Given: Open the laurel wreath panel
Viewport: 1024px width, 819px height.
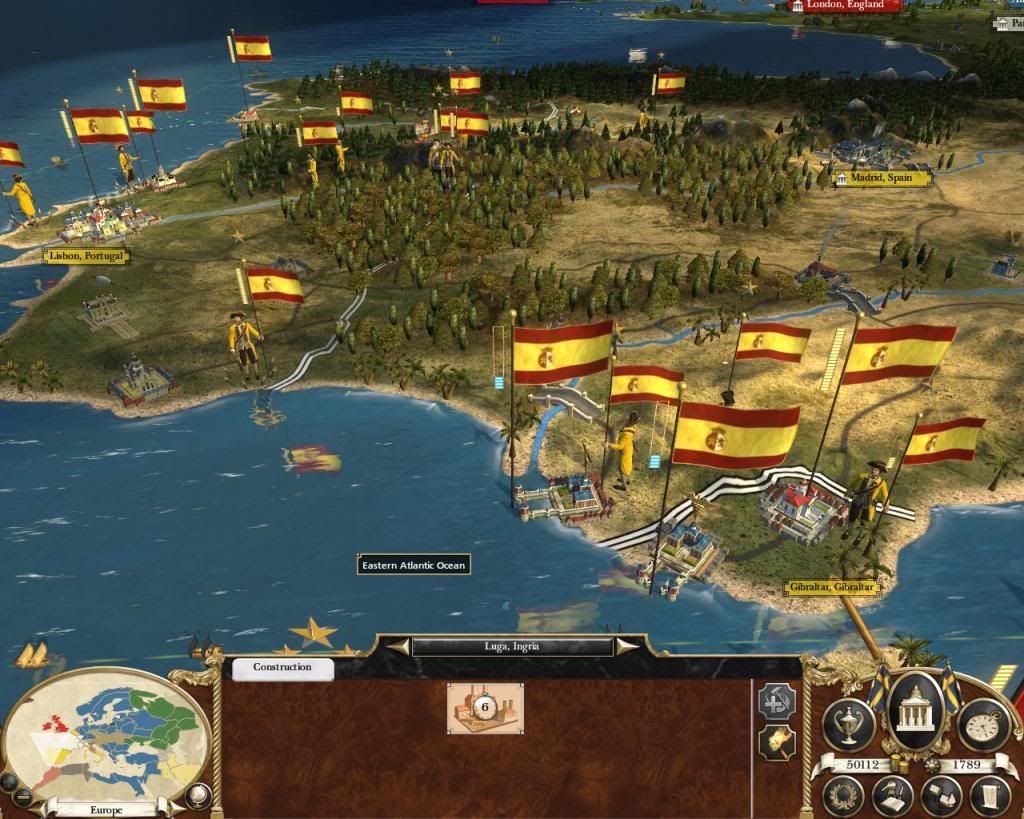Looking at the screenshot, I should [845, 796].
